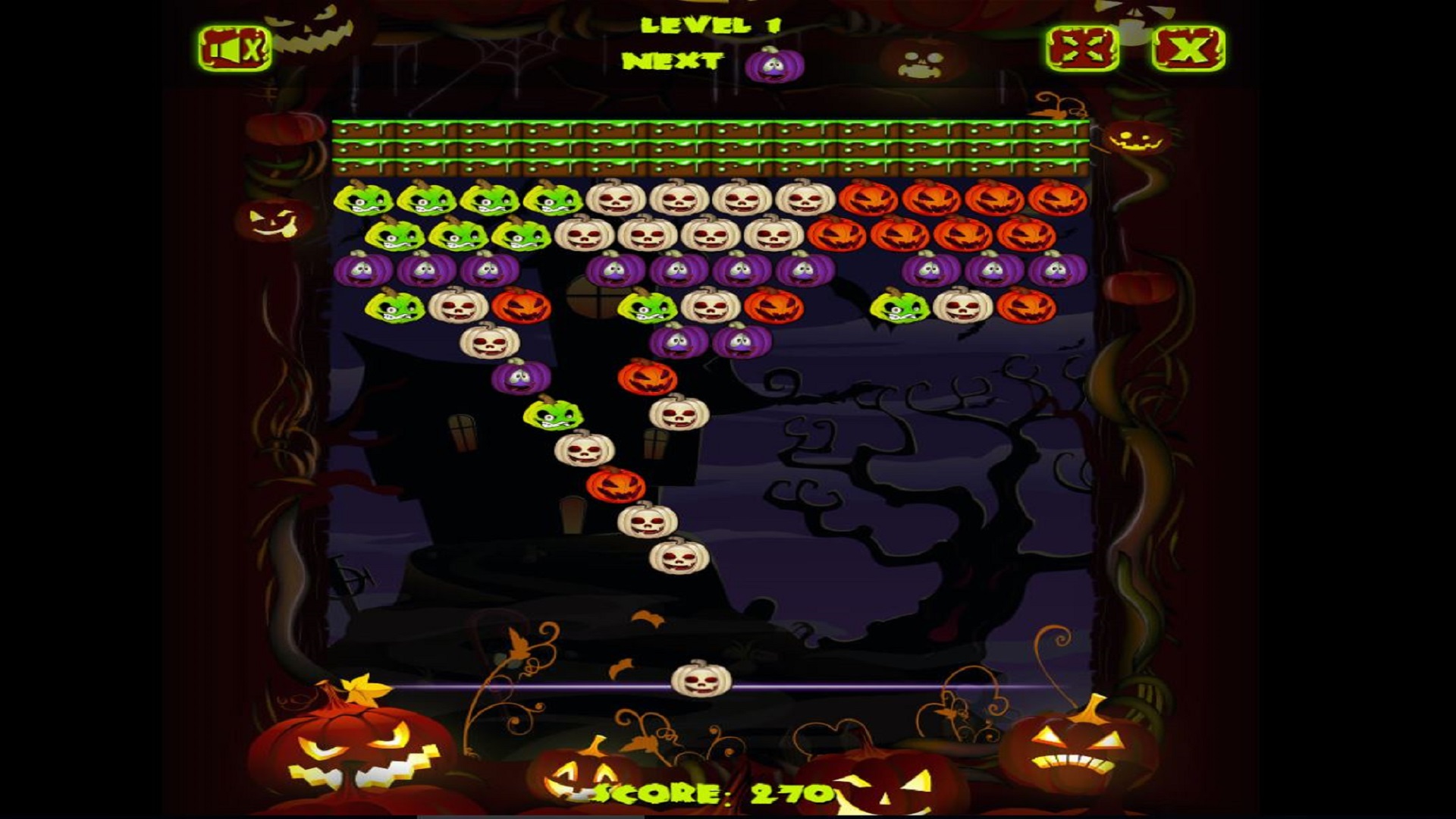Click the SCORE 270 text at the bottom
This screenshot has width=1456, height=819.
point(713,792)
